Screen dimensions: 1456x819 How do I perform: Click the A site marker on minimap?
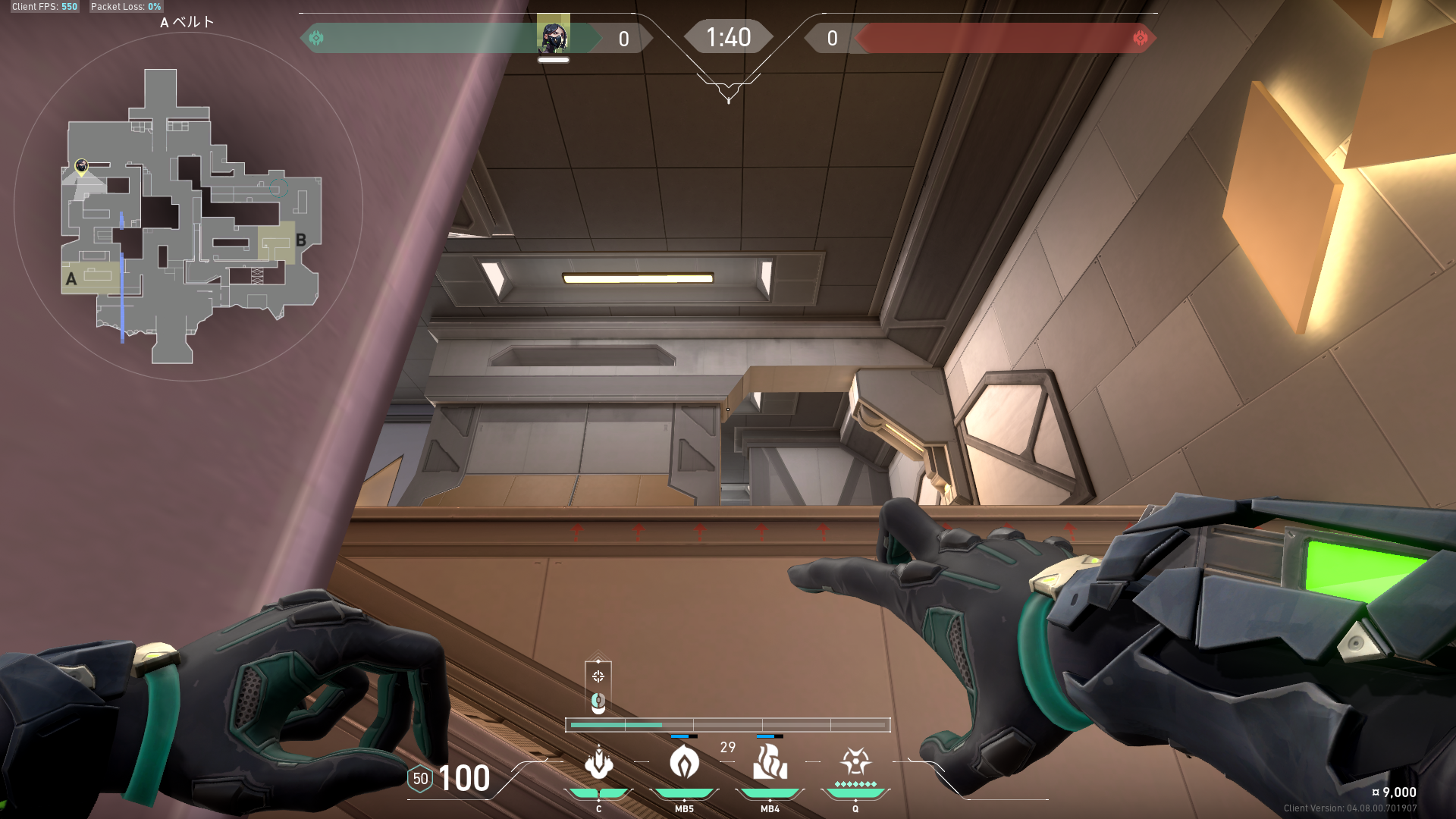coord(71,279)
